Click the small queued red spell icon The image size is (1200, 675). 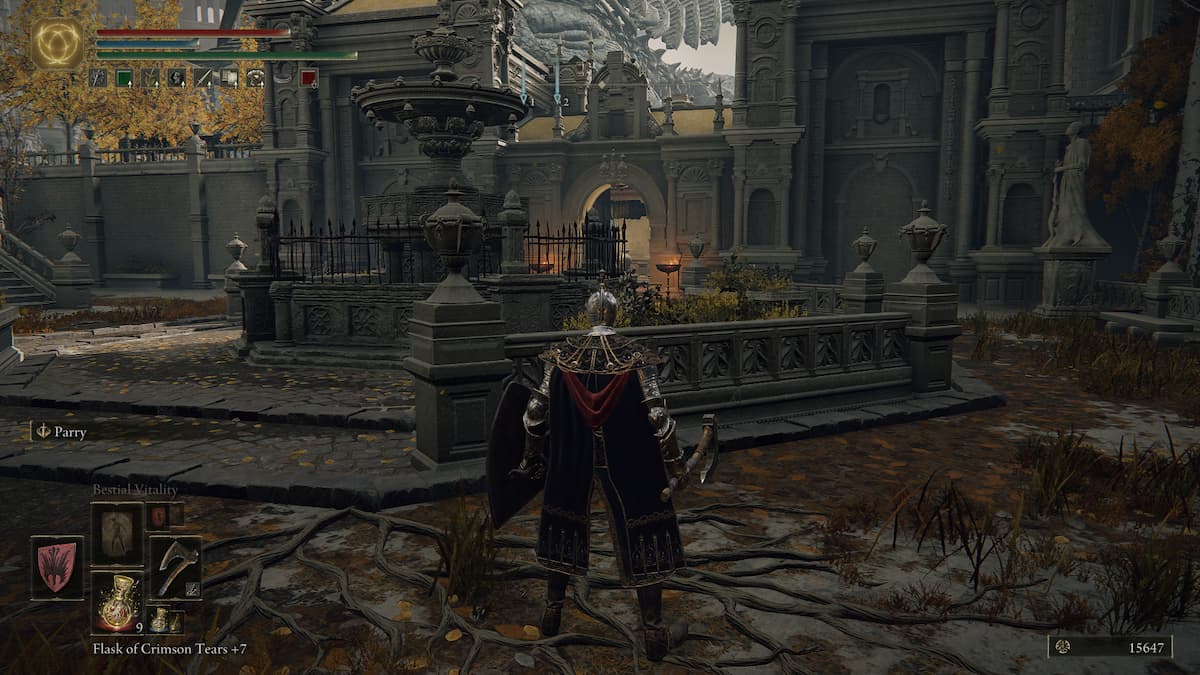159,516
